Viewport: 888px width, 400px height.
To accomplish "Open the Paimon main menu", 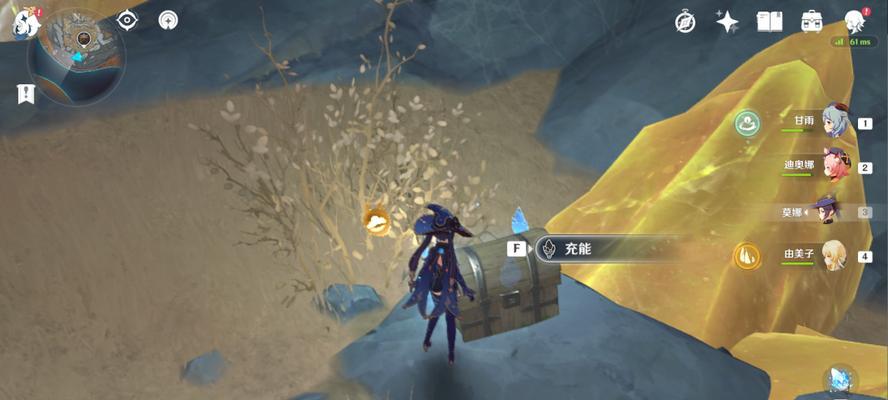I will click(x=24, y=24).
